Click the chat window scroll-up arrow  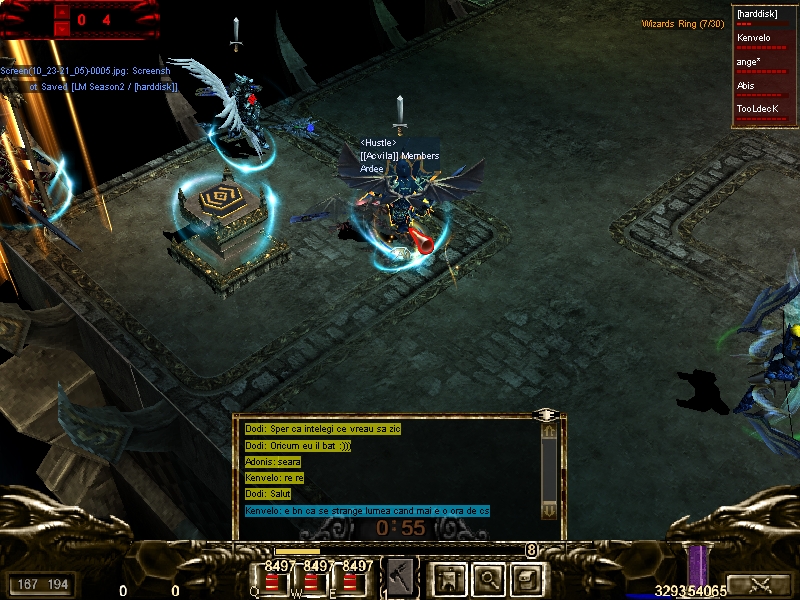click(549, 431)
